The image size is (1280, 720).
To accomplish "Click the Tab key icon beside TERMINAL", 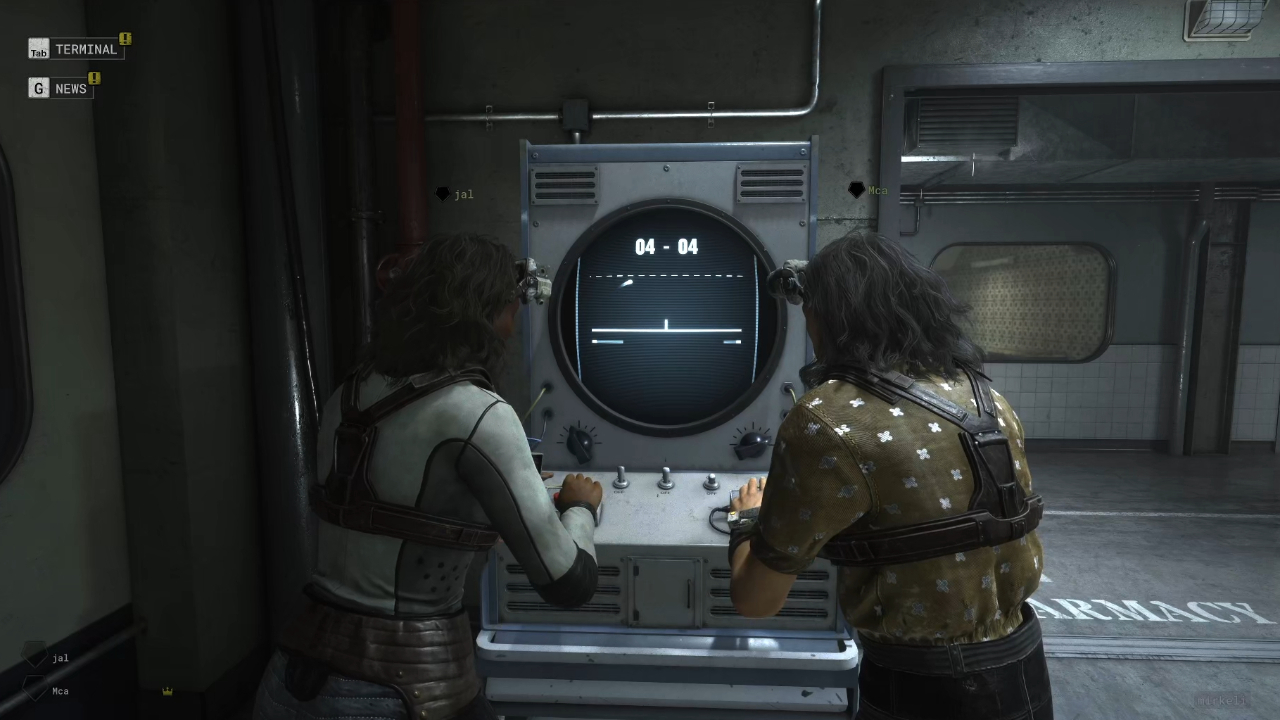I will (38, 49).
